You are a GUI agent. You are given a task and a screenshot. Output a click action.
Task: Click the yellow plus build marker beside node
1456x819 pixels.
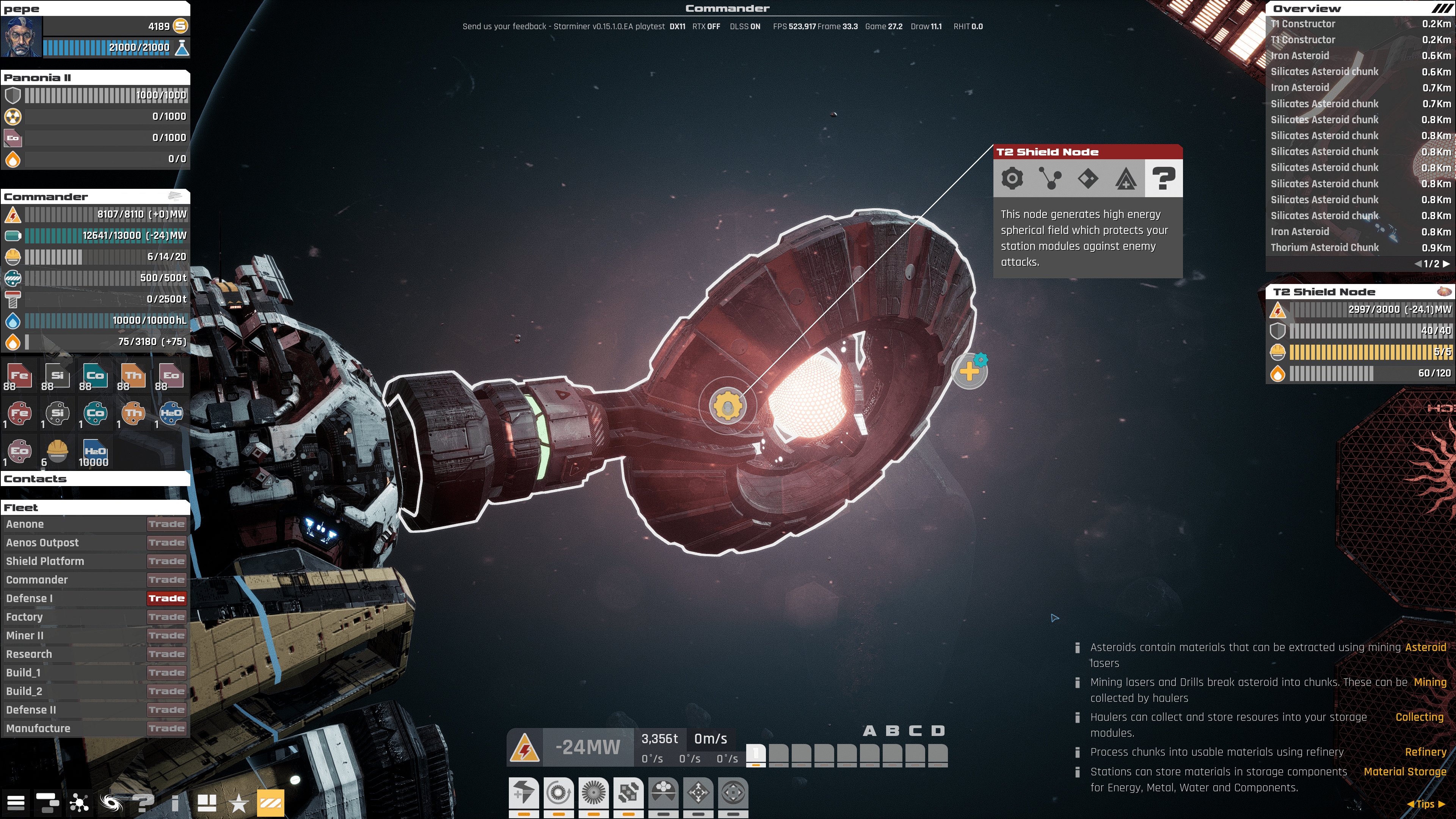[x=970, y=371]
